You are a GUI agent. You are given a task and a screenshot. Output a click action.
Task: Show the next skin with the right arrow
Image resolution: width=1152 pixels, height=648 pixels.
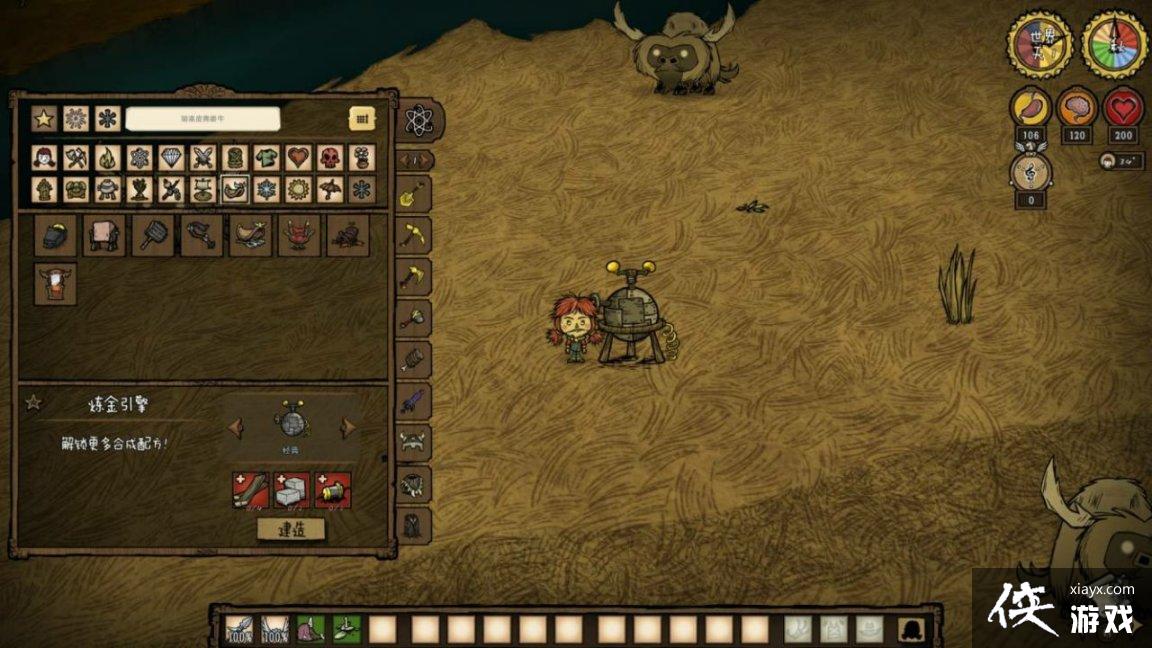(x=348, y=427)
